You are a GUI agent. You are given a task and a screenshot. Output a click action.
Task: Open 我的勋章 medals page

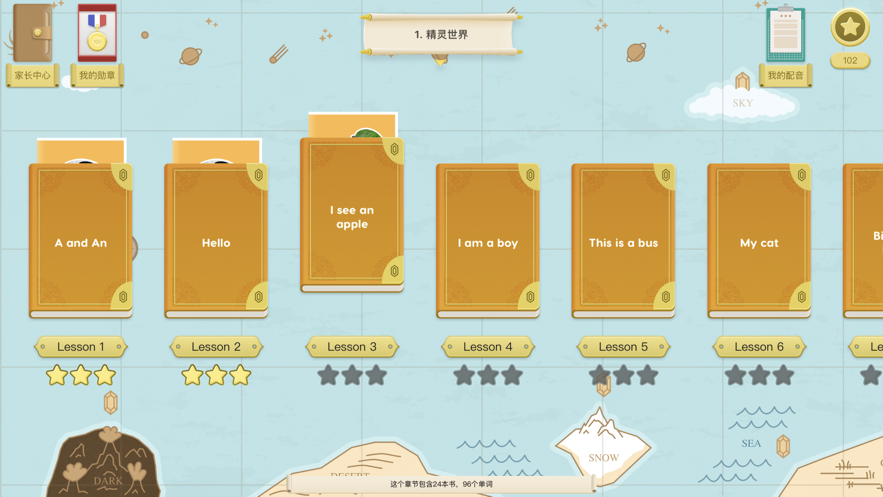(x=97, y=46)
